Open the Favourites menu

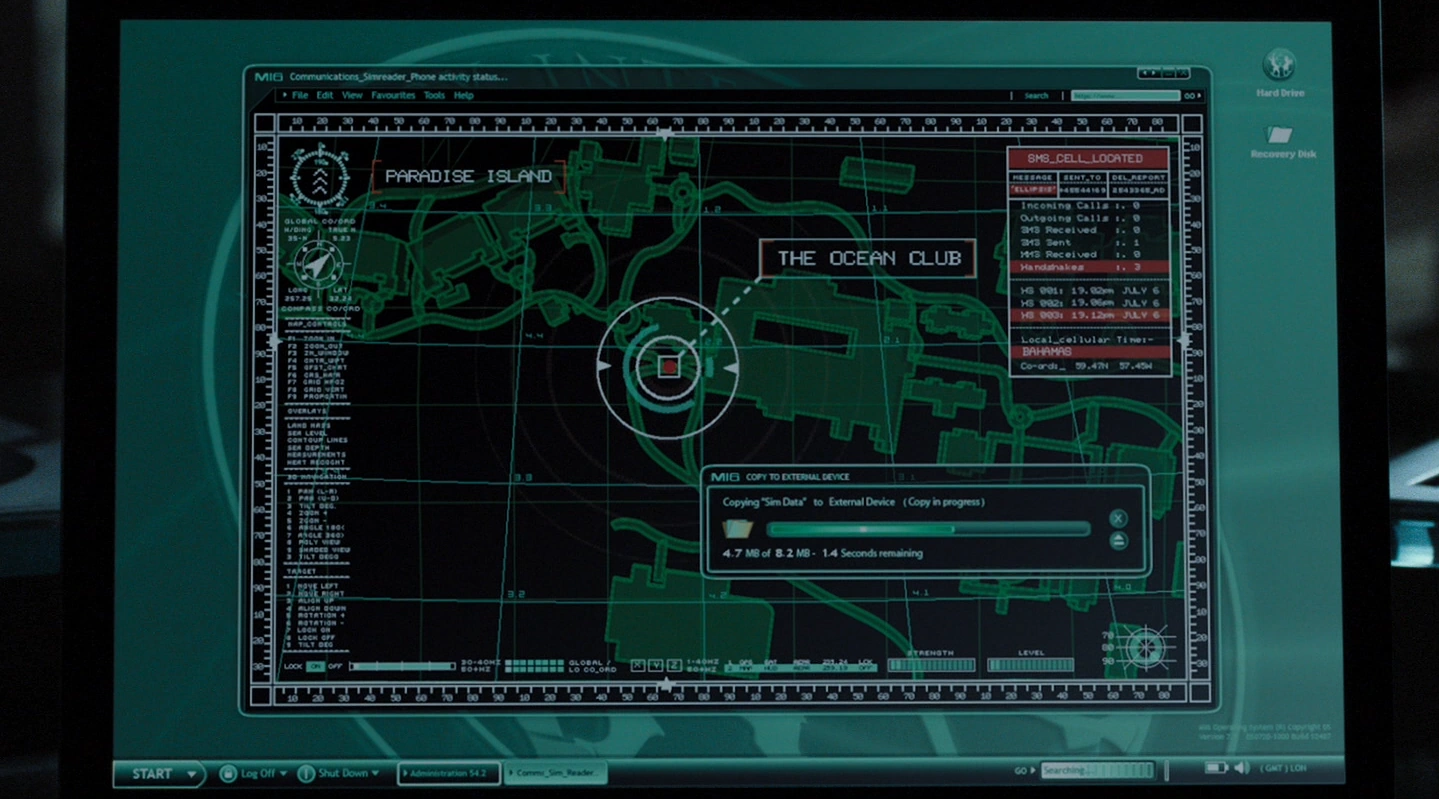click(x=393, y=95)
